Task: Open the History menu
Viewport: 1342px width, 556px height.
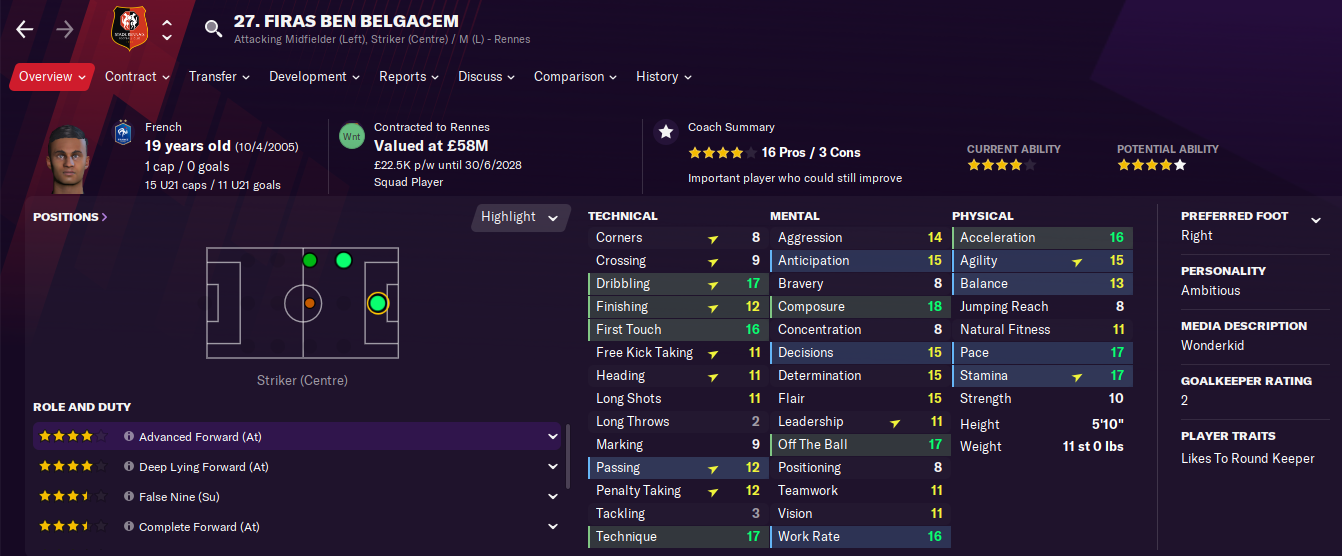Action: click(663, 77)
